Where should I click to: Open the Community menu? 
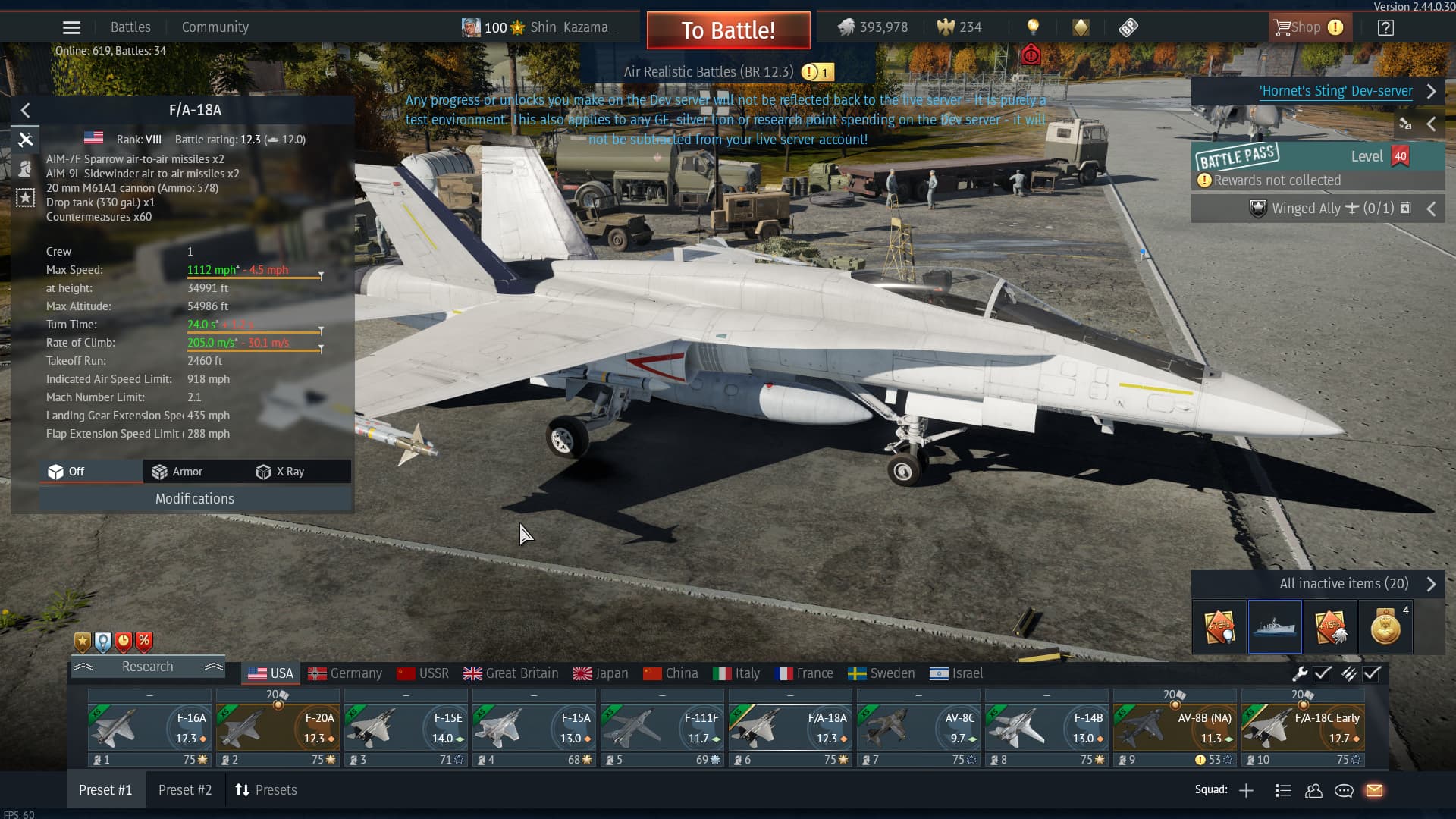pyautogui.click(x=215, y=27)
